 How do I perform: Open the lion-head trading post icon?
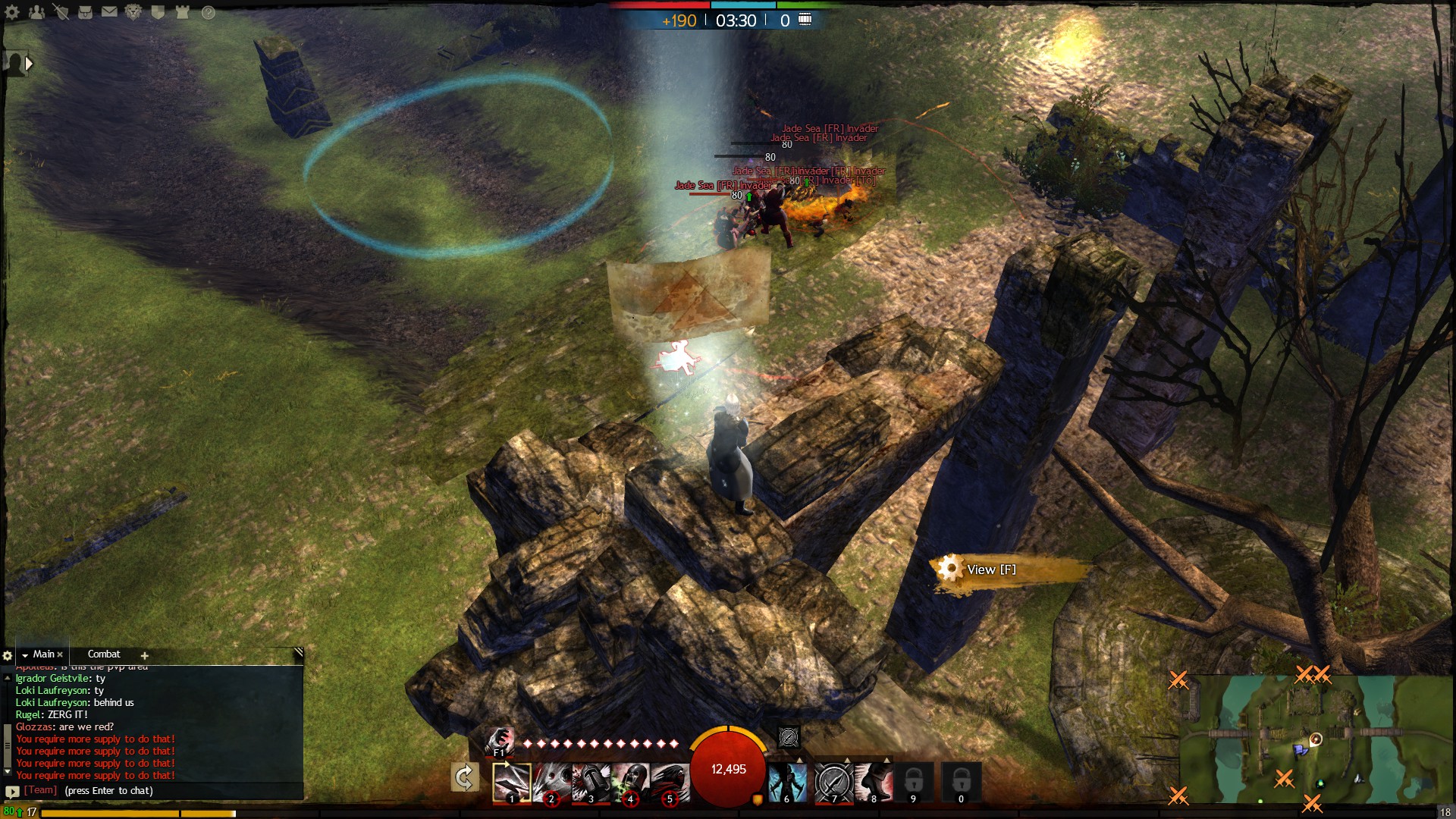(x=133, y=12)
